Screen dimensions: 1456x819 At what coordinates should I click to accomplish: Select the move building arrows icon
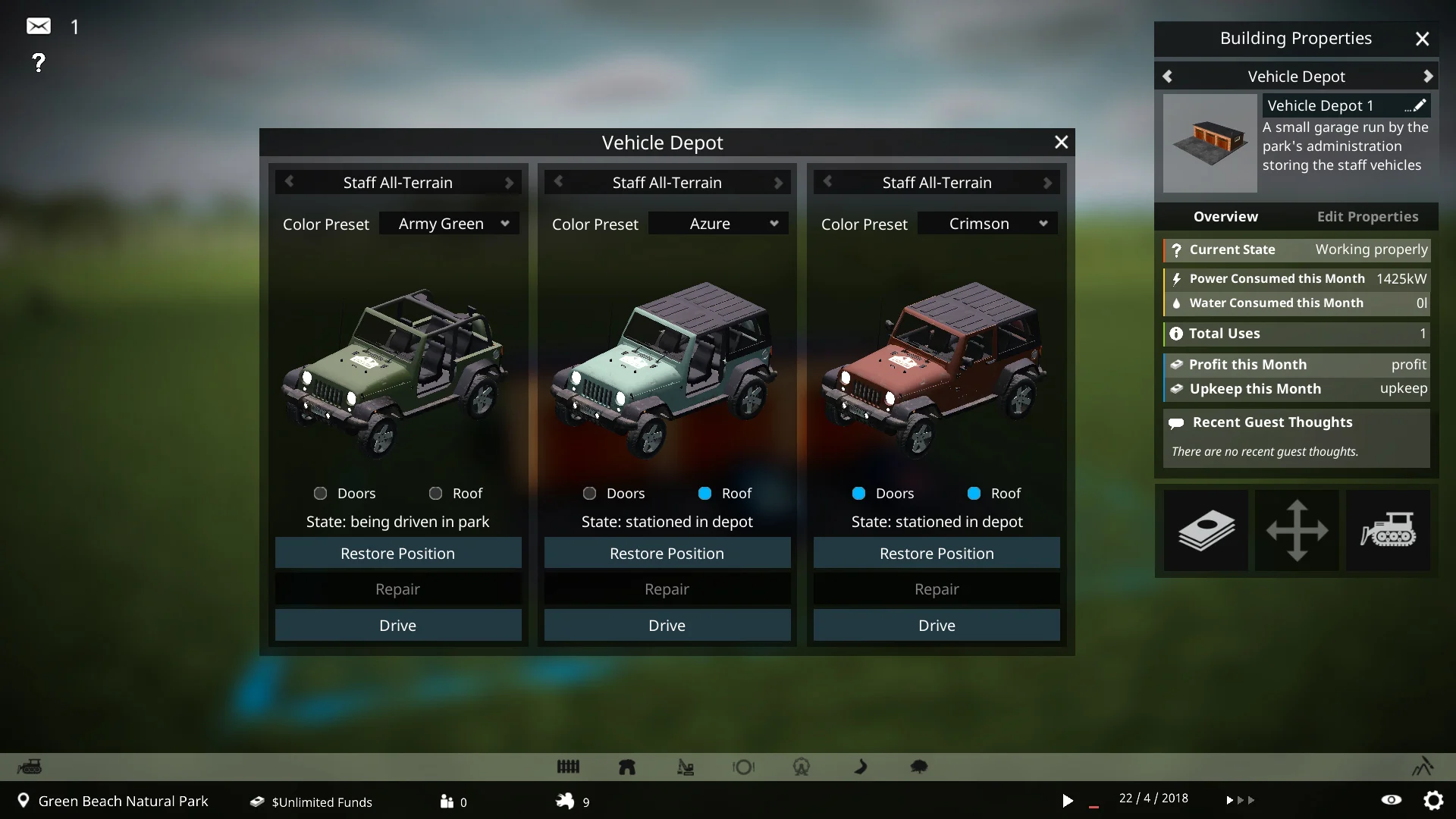1297,530
